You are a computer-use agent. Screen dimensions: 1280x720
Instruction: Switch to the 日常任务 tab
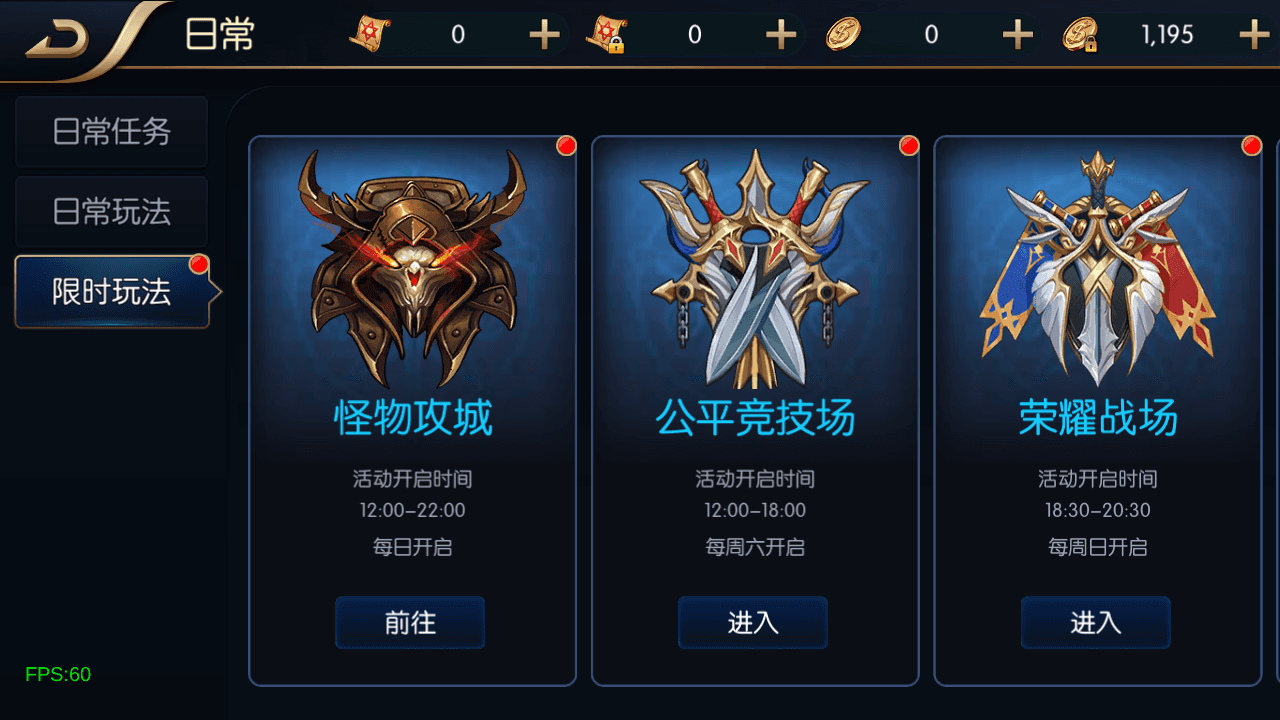tap(111, 132)
